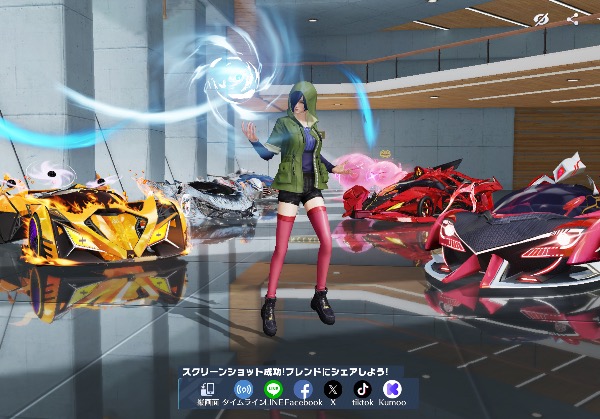This screenshot has width=600, height=419.
Task: Toggle the hide-UI crossed-eye icon
Action: tap(541, 18)
